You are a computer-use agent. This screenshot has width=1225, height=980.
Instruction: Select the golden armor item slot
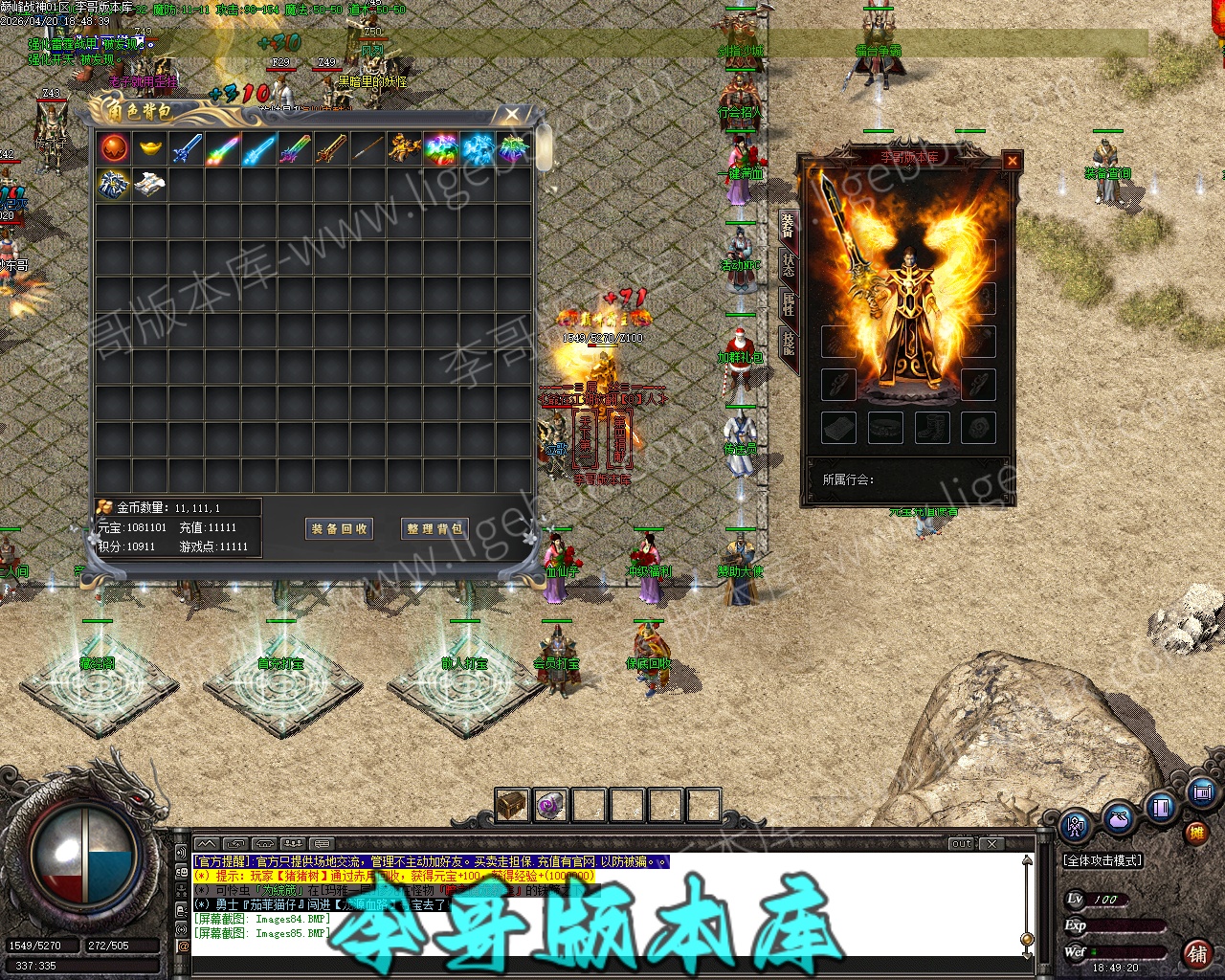pyautogui.click(x=405, y=148)
